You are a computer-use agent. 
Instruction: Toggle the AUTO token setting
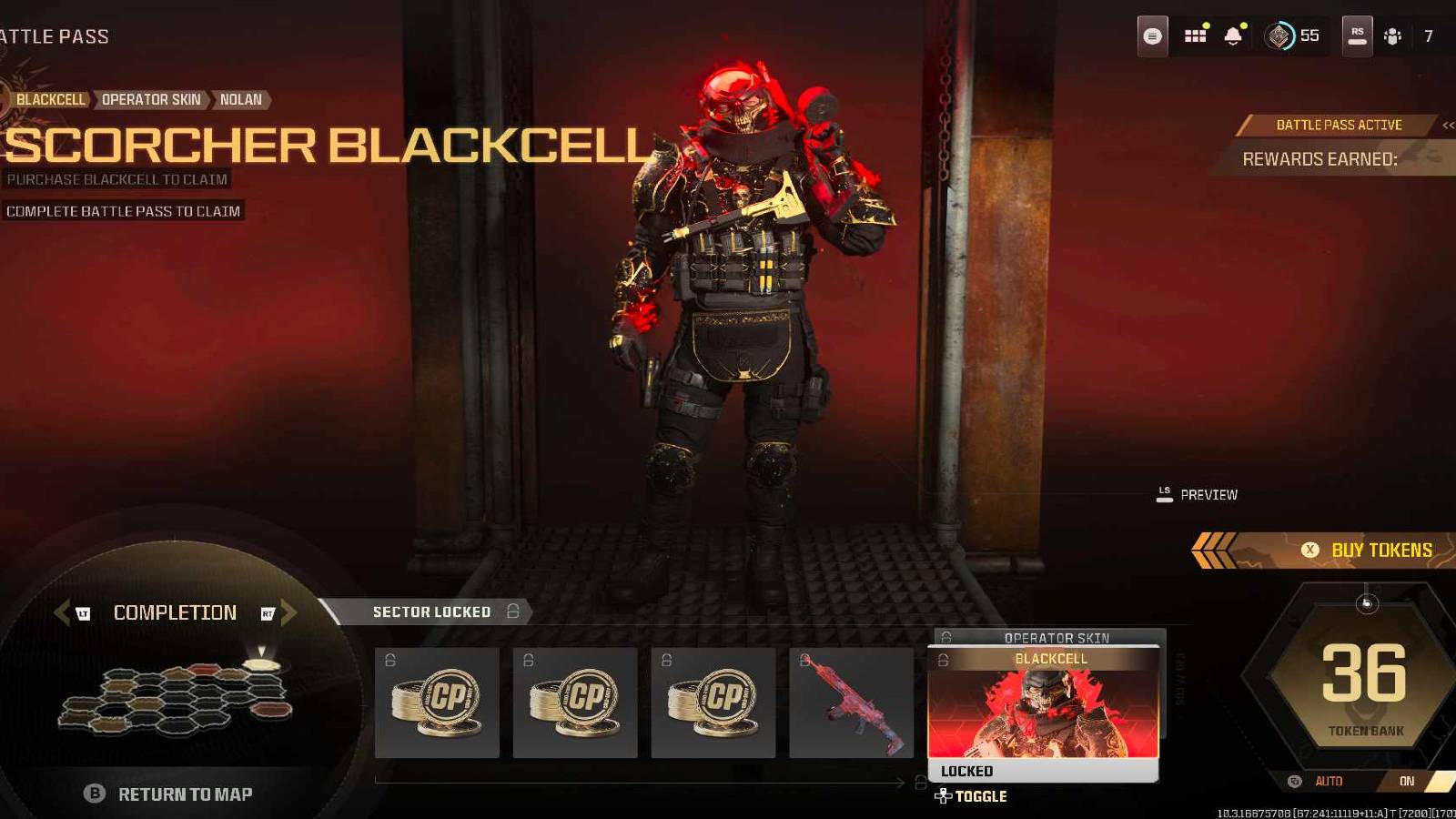point(1329,781)
